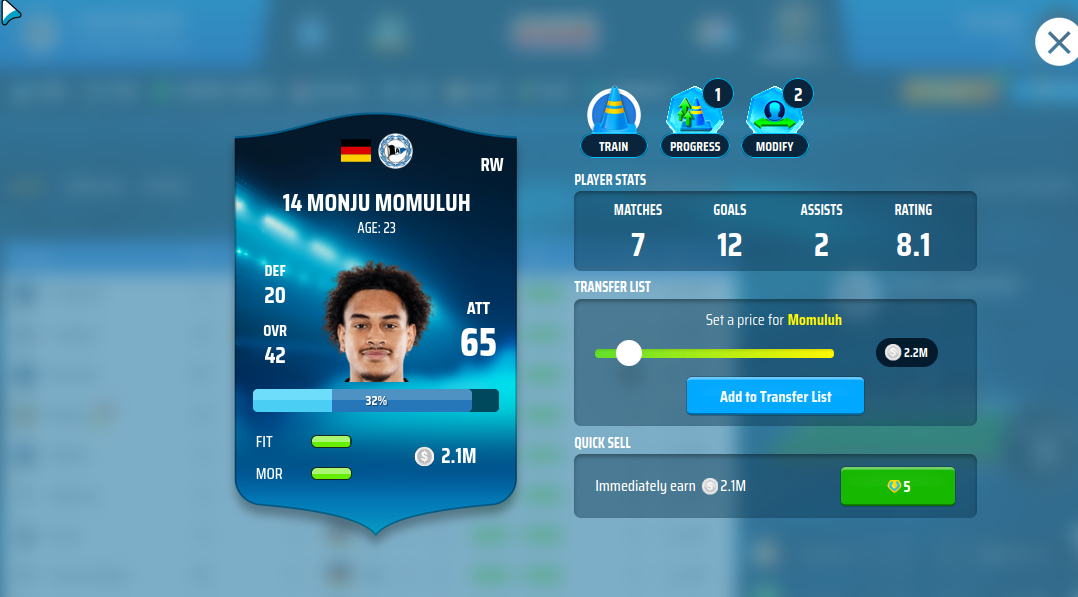Add Momuluh to the transfer list
Screen dimensions: 1078x597
point(775,396)
